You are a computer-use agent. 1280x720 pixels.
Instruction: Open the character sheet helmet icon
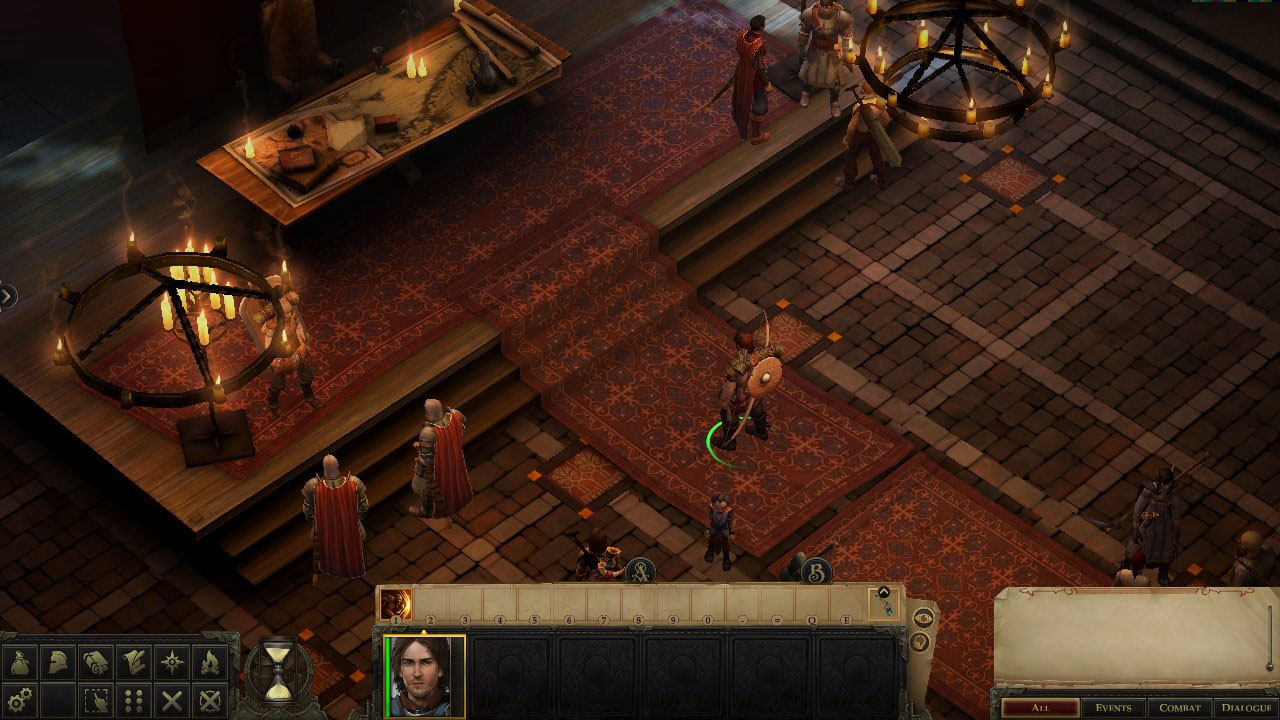(x=58, y=662)
